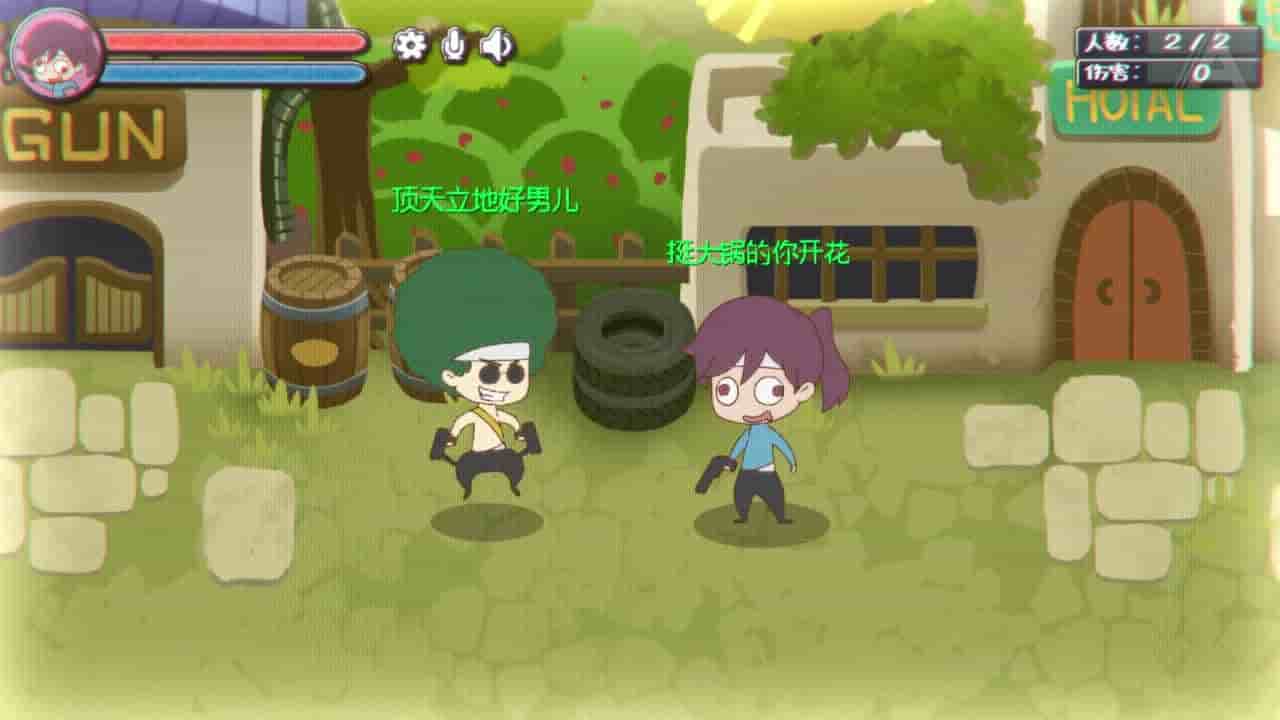
Task: Click the red health bar
Action: (235, 43)
